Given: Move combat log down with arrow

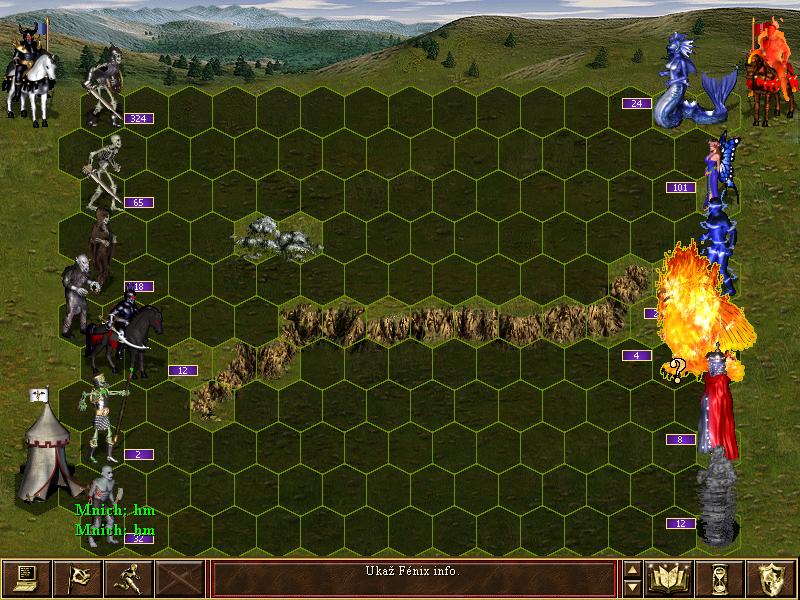Looking at the screenshot, I should pos(633,588).
